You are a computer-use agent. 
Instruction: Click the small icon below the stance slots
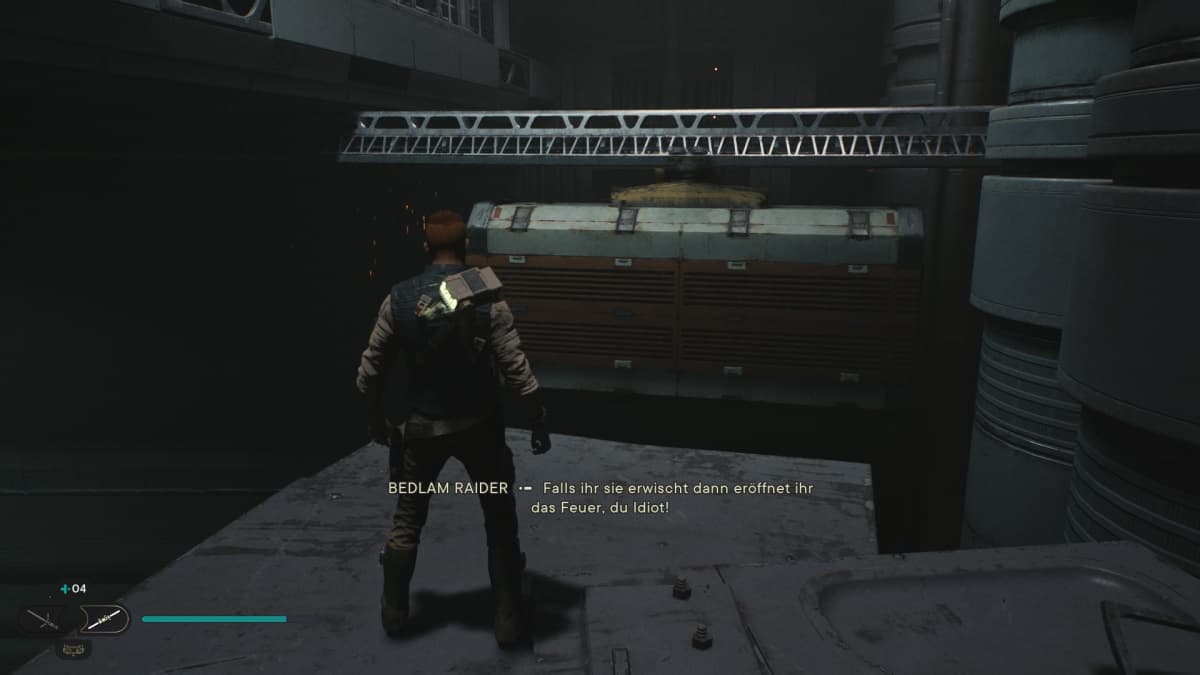pyautogui.click(x=74, y=648)
